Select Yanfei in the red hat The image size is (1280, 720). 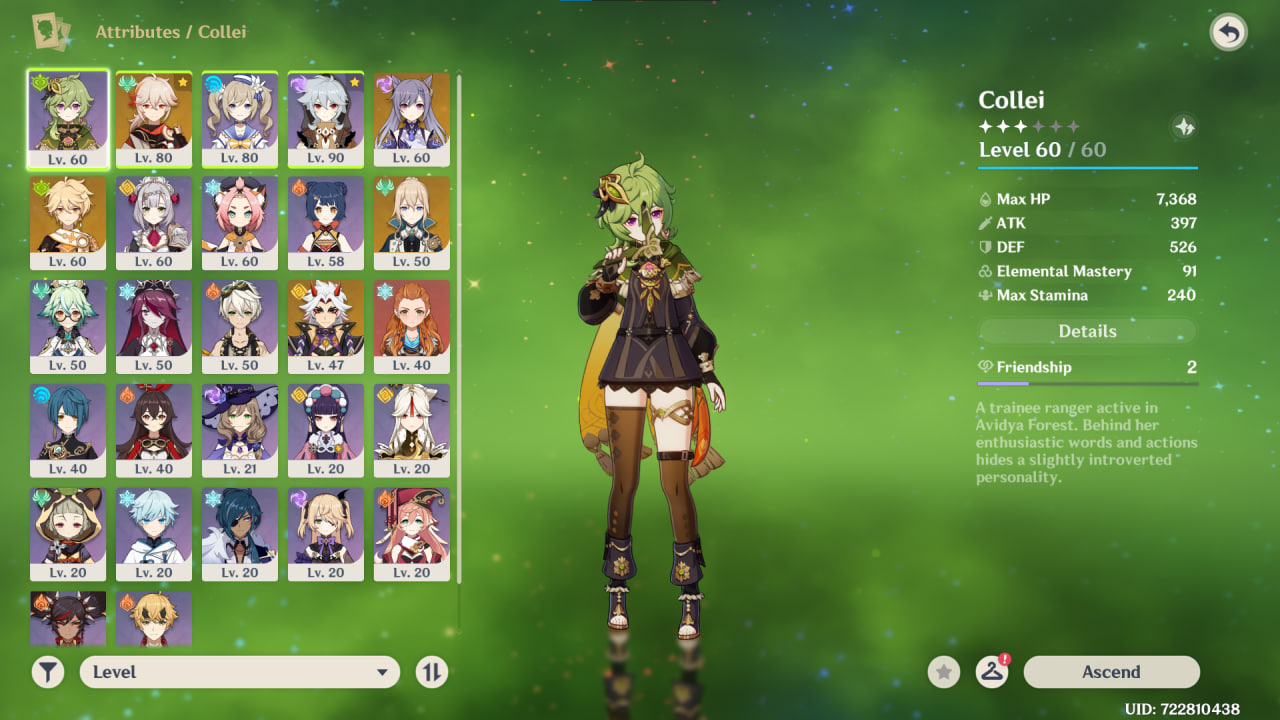pyautogui.click(x=412, y=534)
